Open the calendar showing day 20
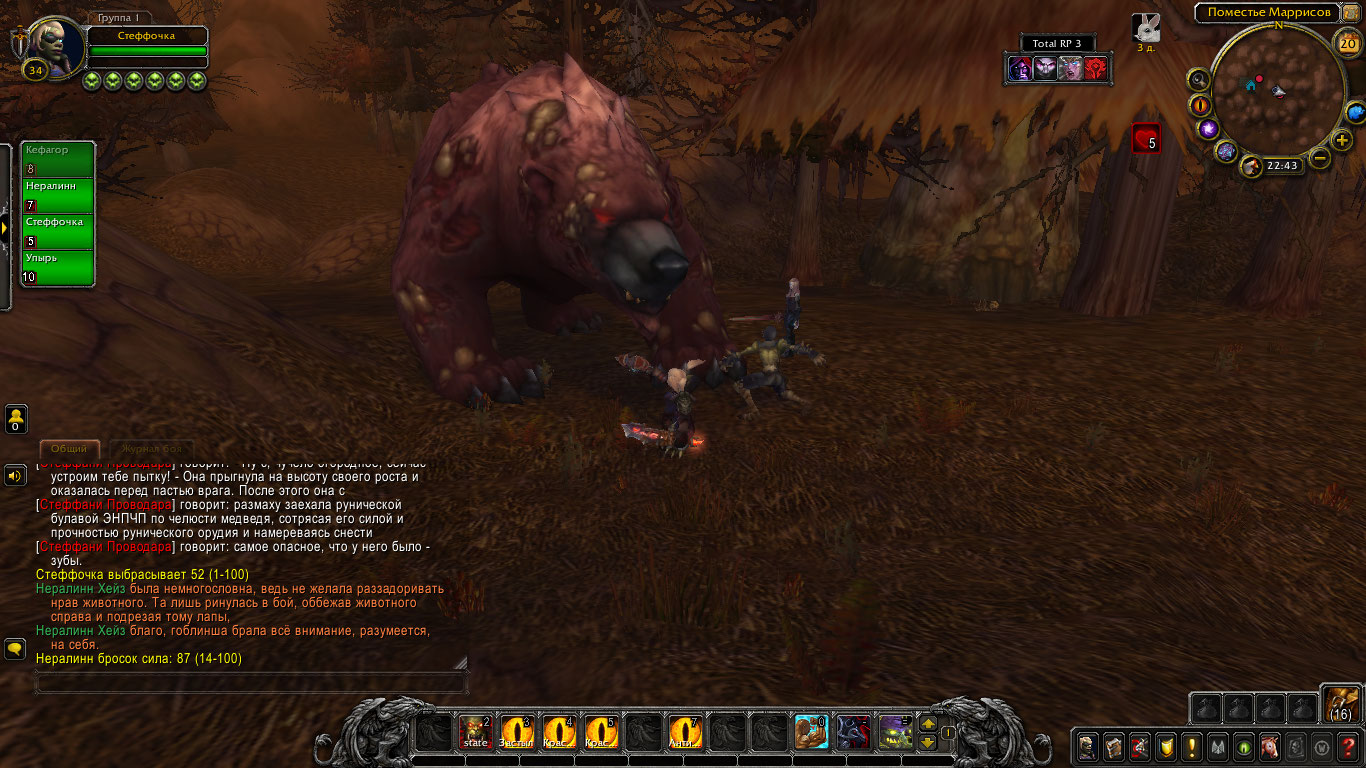This screenshot has width=1366, height=768. point(1346,43)
